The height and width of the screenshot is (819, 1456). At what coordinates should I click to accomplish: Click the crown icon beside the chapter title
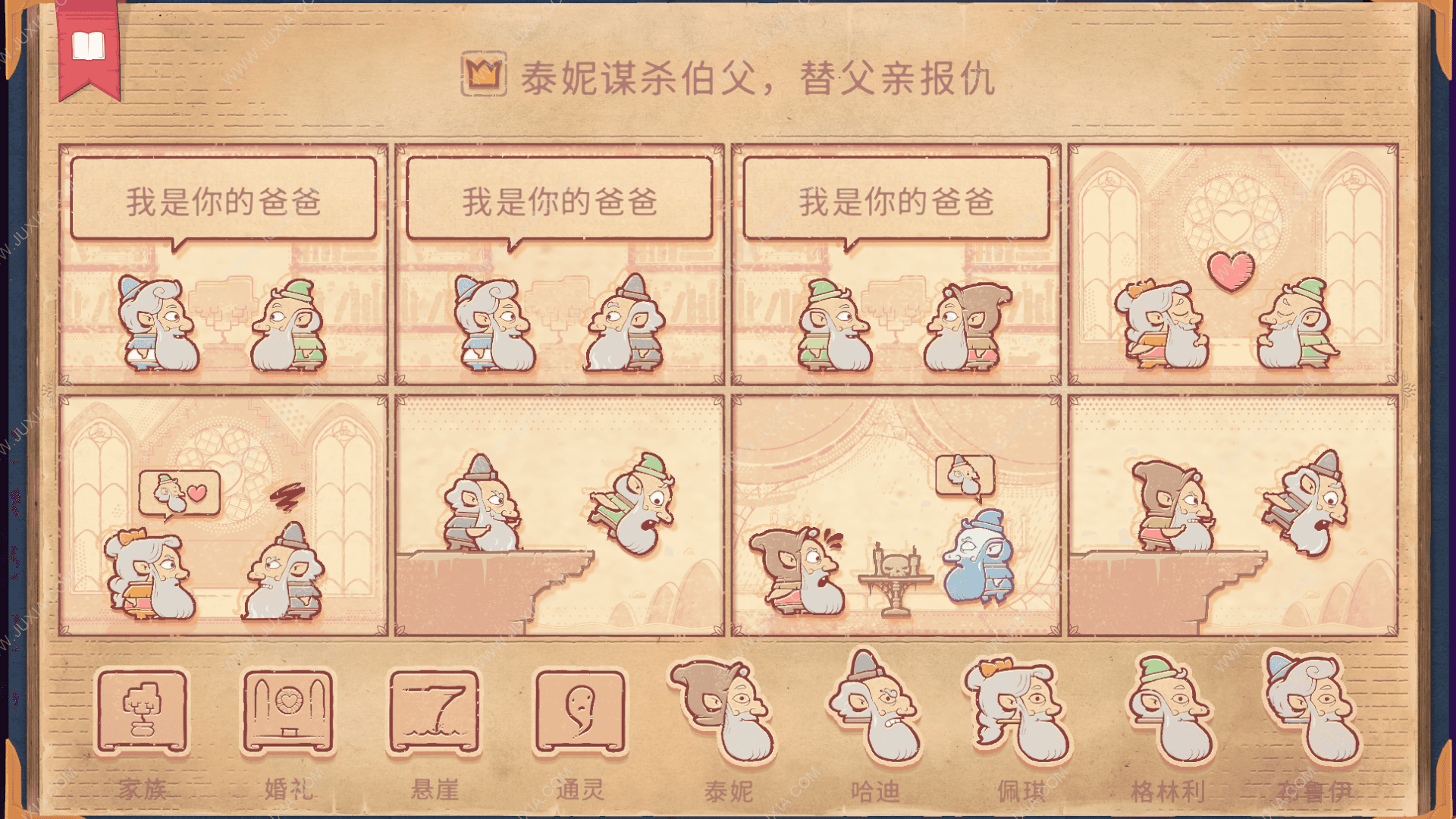(483, 76)
